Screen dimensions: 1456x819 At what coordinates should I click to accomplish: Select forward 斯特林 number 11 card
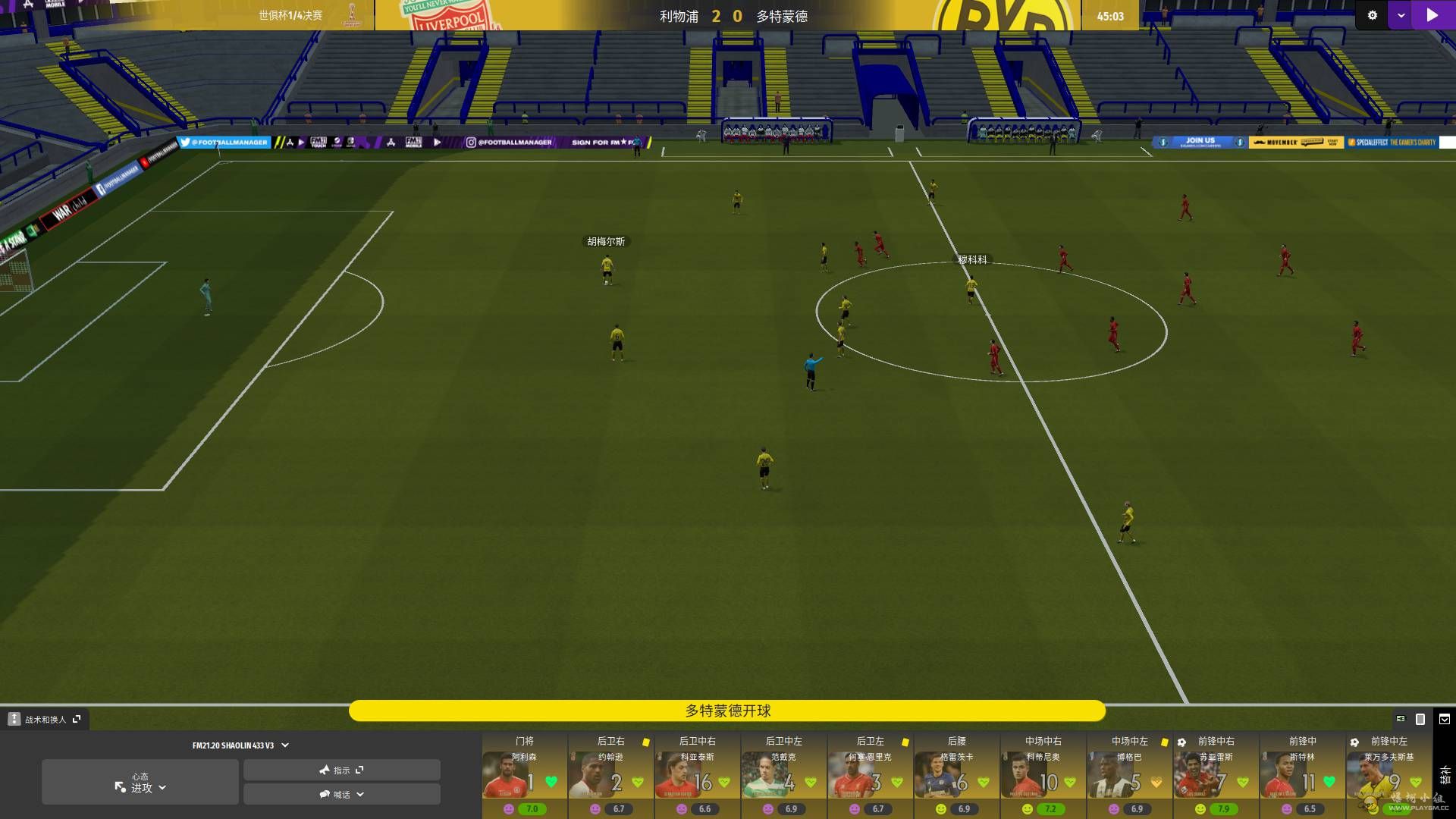1302,775
